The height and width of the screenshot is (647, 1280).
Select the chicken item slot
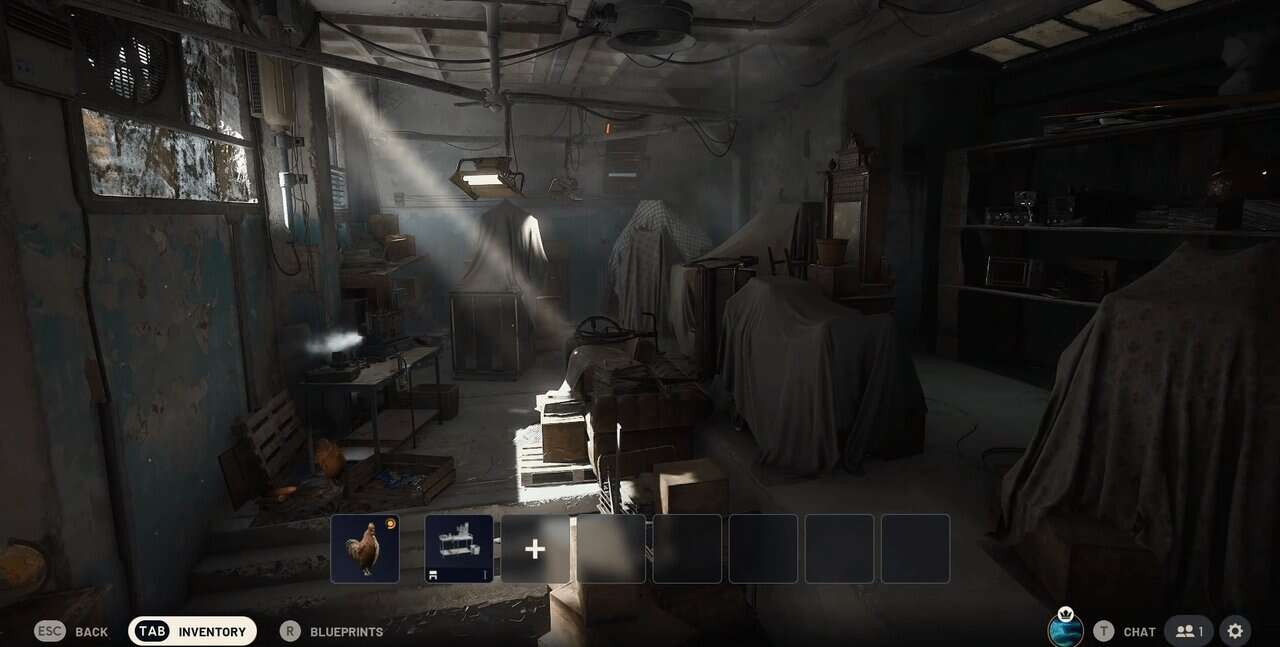click(365, 548)
